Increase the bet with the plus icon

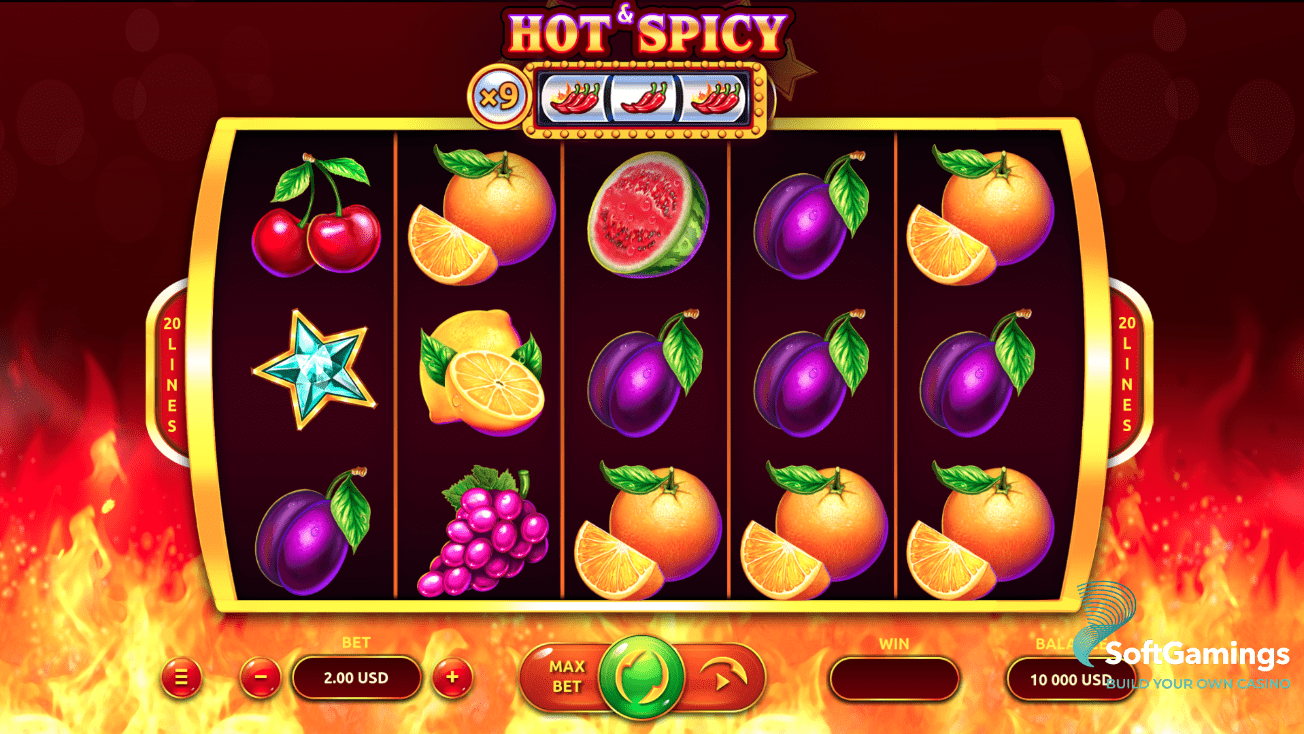tap(452, 677)
